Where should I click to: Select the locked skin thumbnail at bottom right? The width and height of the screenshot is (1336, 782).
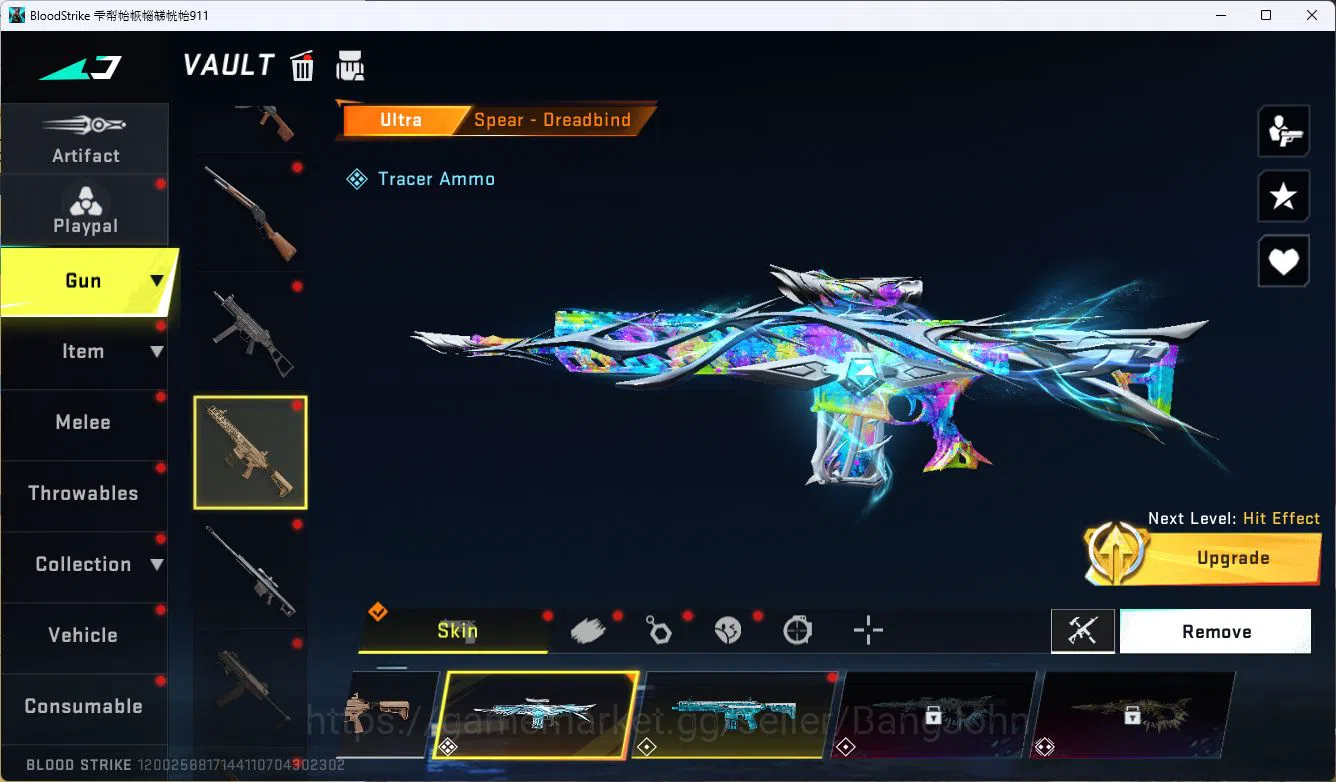point(1135,715)
